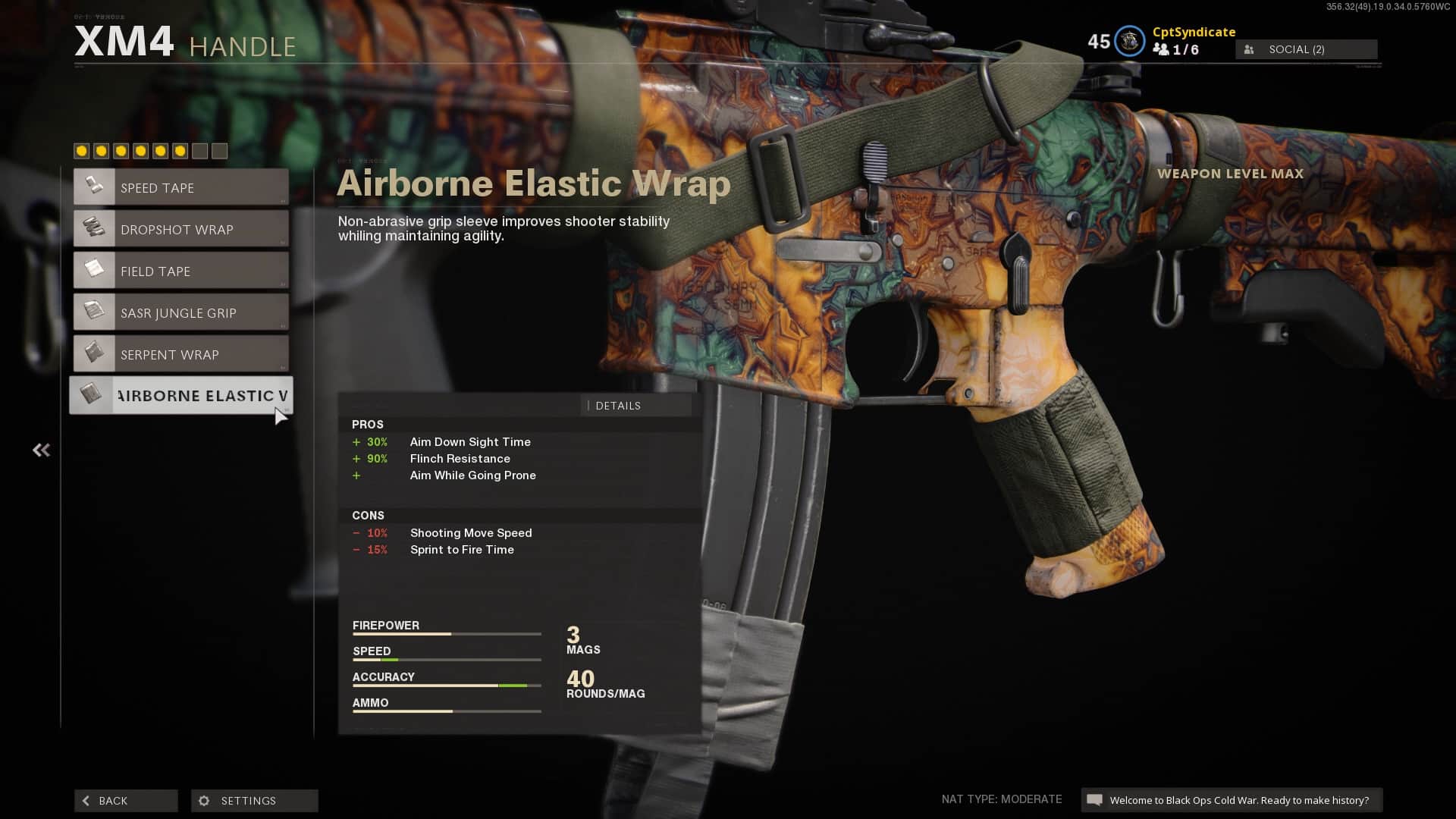Select the Speed Tape attachment
The width and height of the screenshot is (1456, 819).
pos(181,187)
